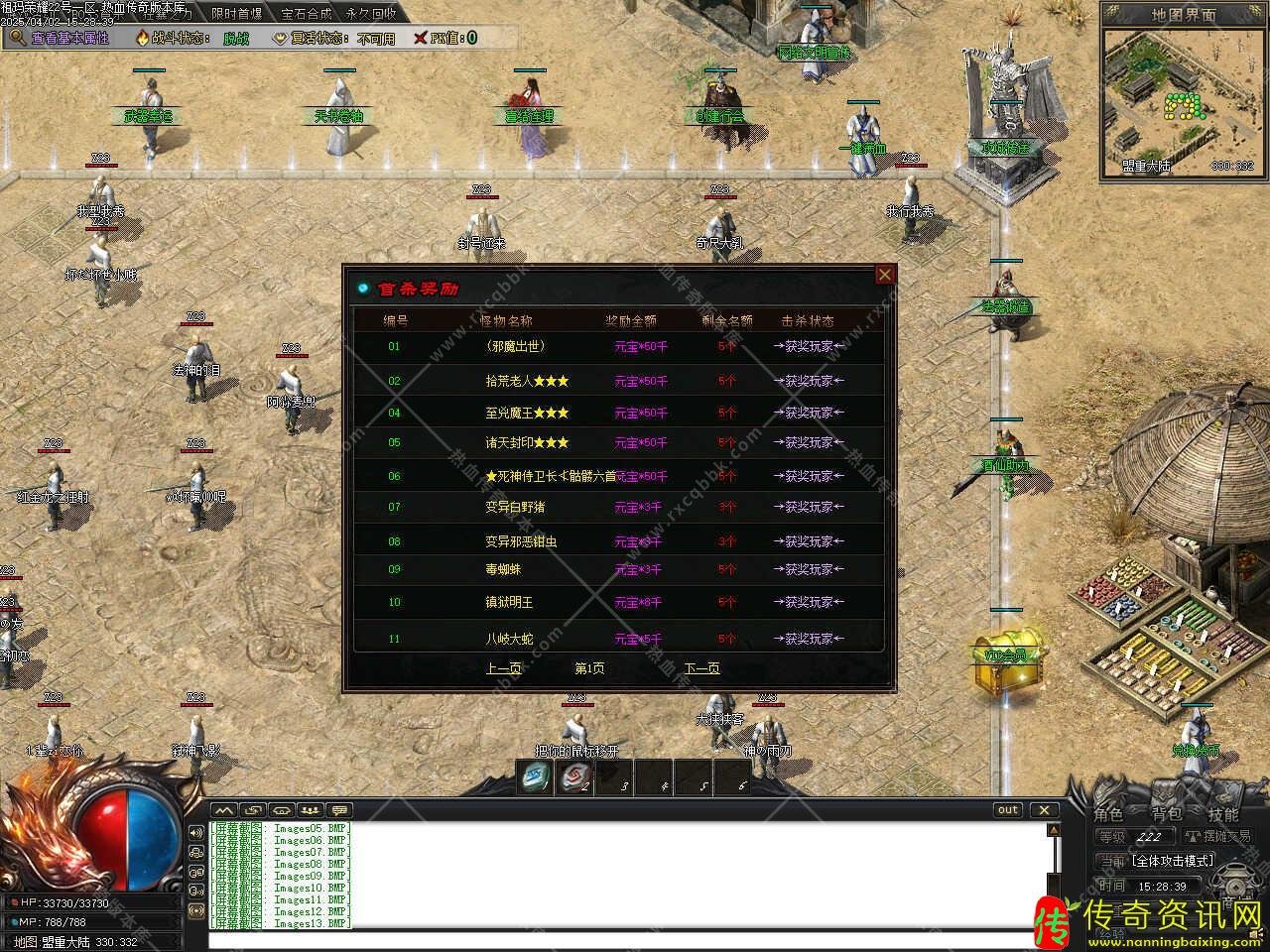This screenshot has height=952, width=1270.
Task: Use the red scroll in hotbar slot 2
Action: pyautogui.click(x=572, y=777)
